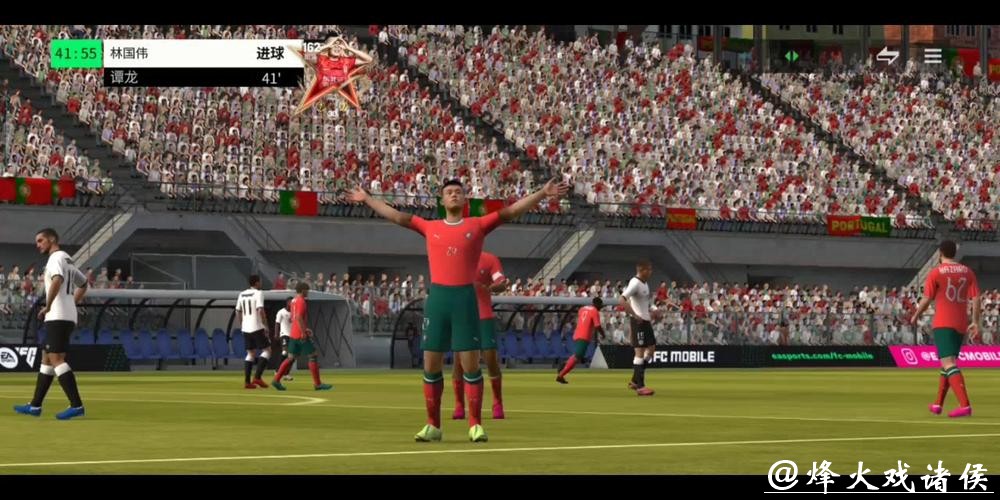
Task: Open the hamburger pause menu
Action: [933, 56]
